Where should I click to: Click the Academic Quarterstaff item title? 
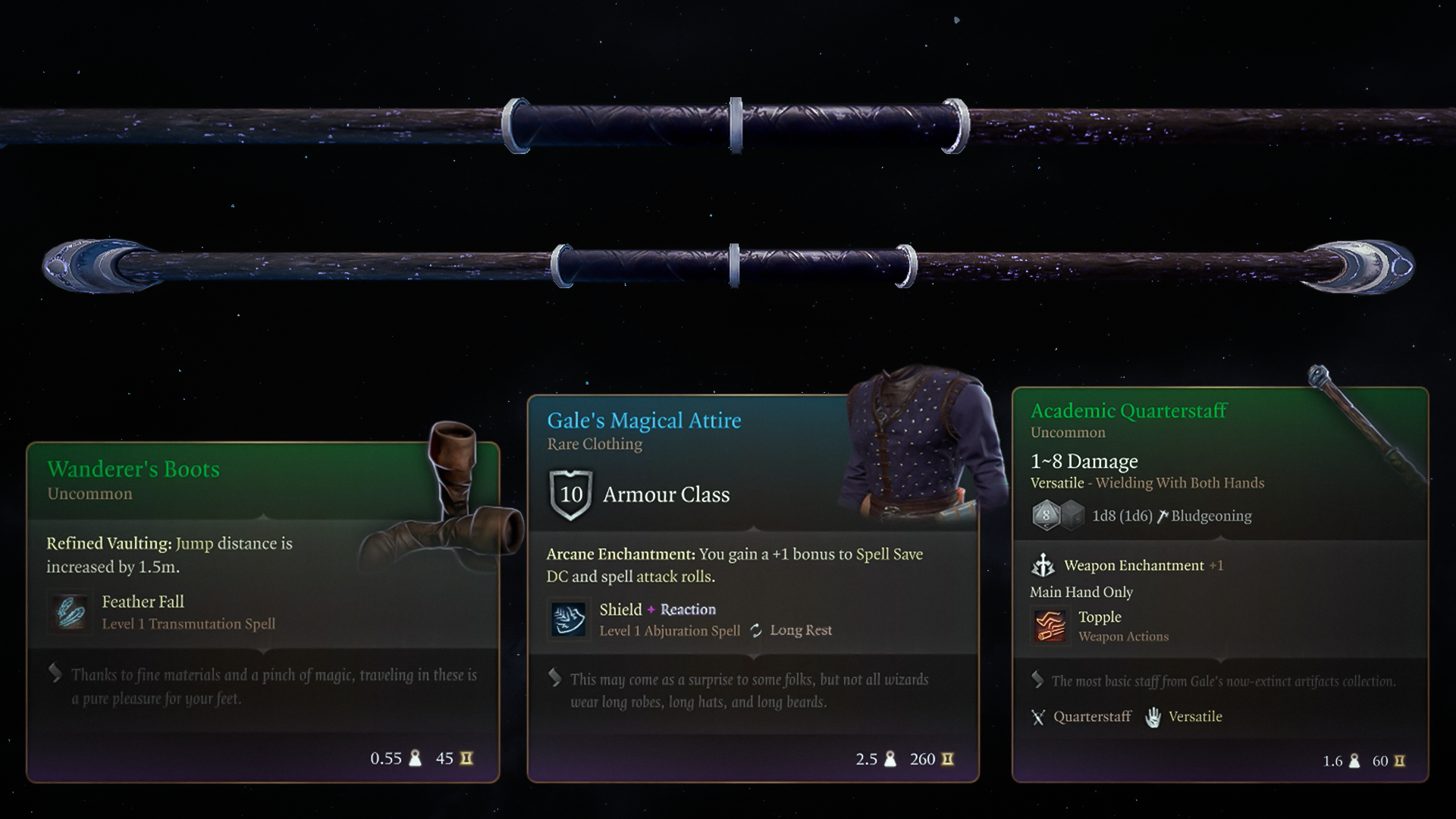tap(1128, 411)
